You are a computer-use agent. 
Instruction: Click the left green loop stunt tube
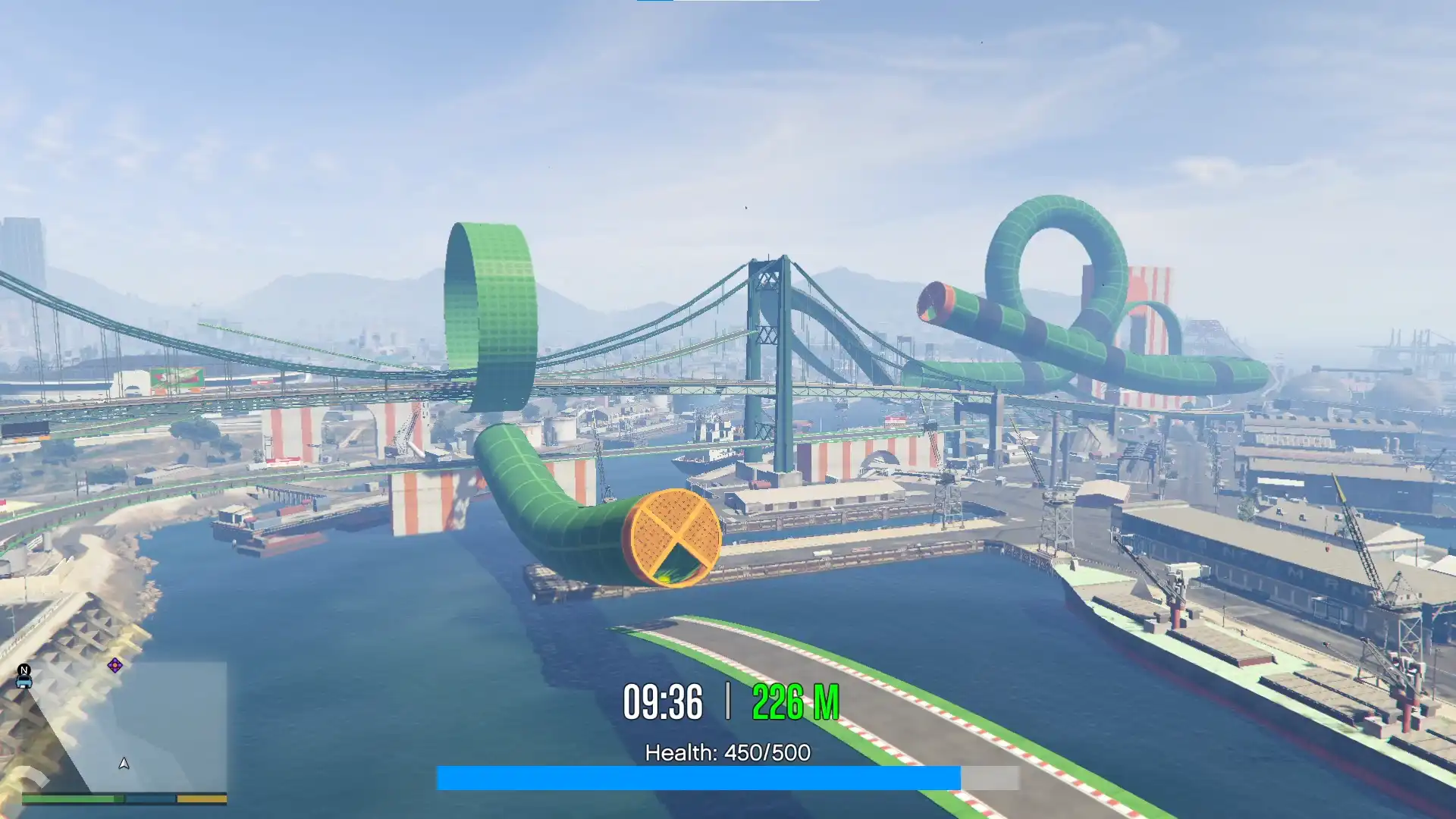pos(489,303)
